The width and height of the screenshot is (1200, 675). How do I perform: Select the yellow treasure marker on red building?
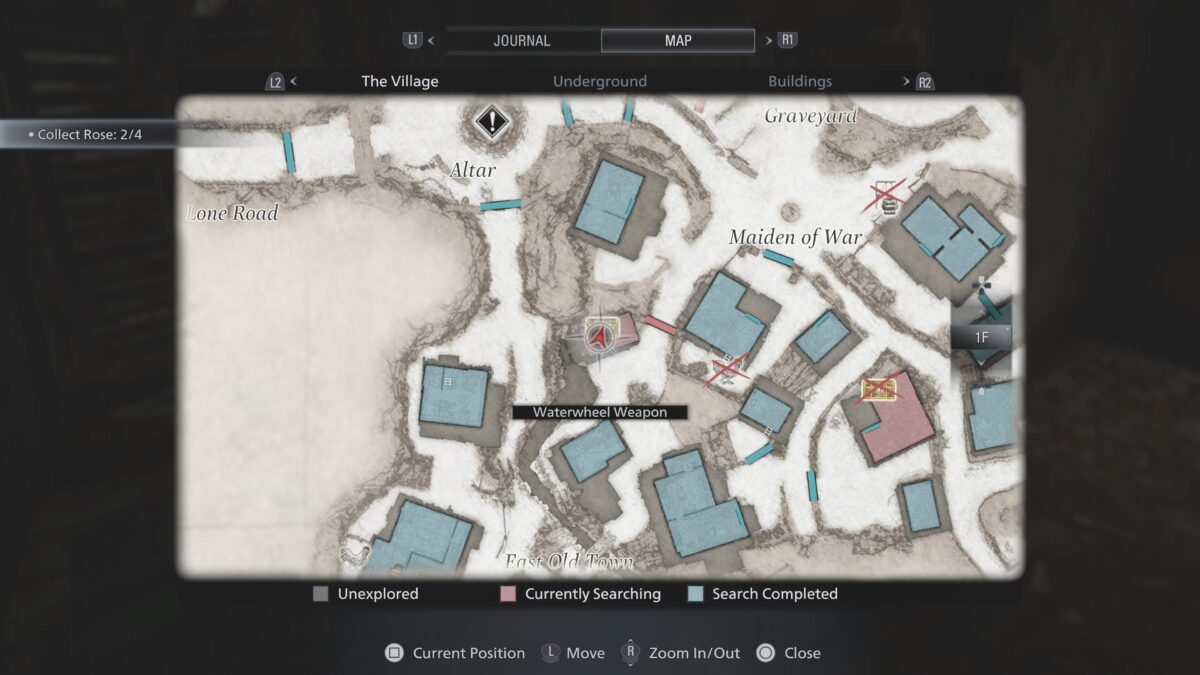click(878, 390)
